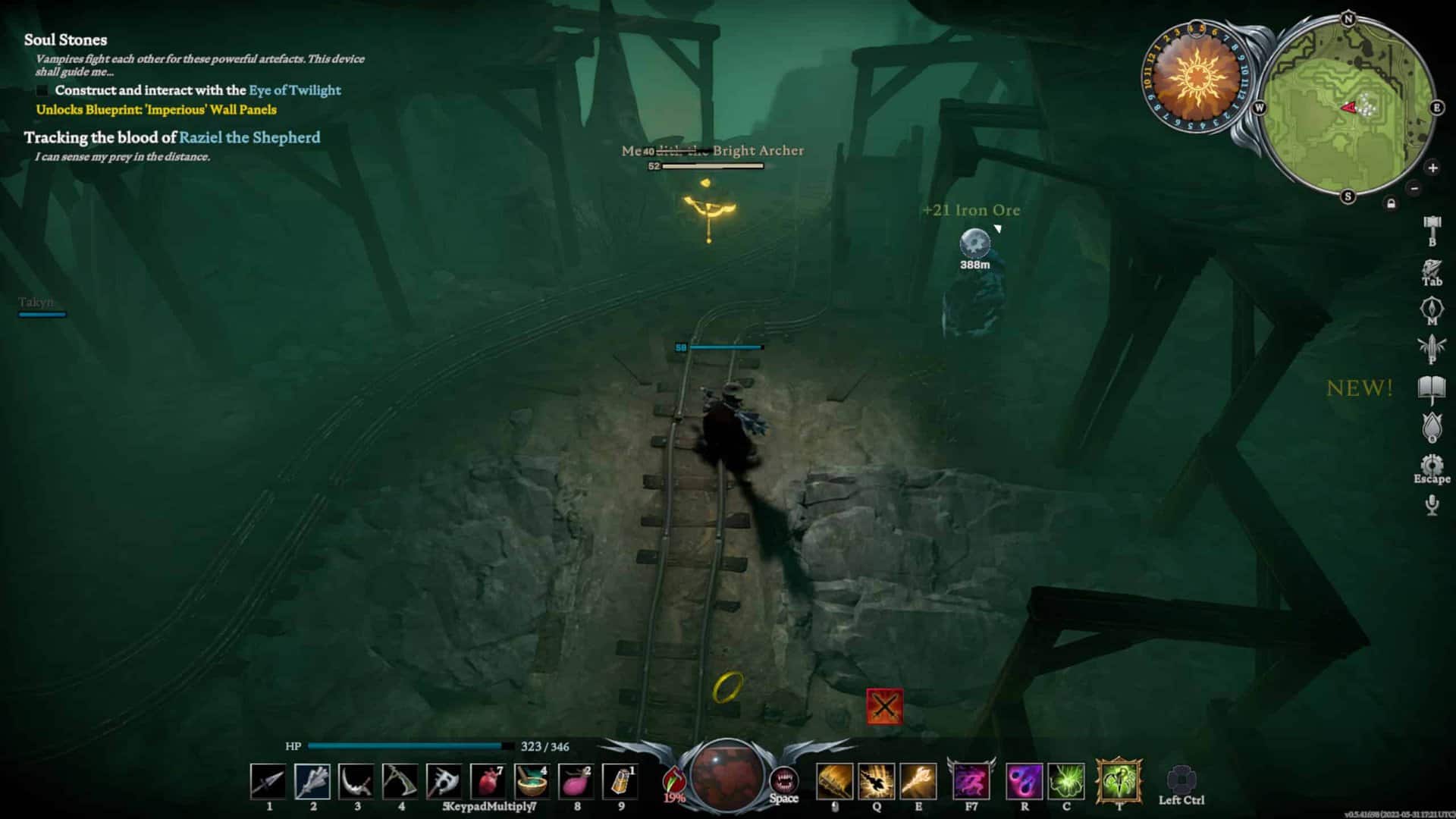The height and width of the screenshot is (819, 1456).
Task: Open the Eye of Twilight link
Action: [x=295, y=90]
